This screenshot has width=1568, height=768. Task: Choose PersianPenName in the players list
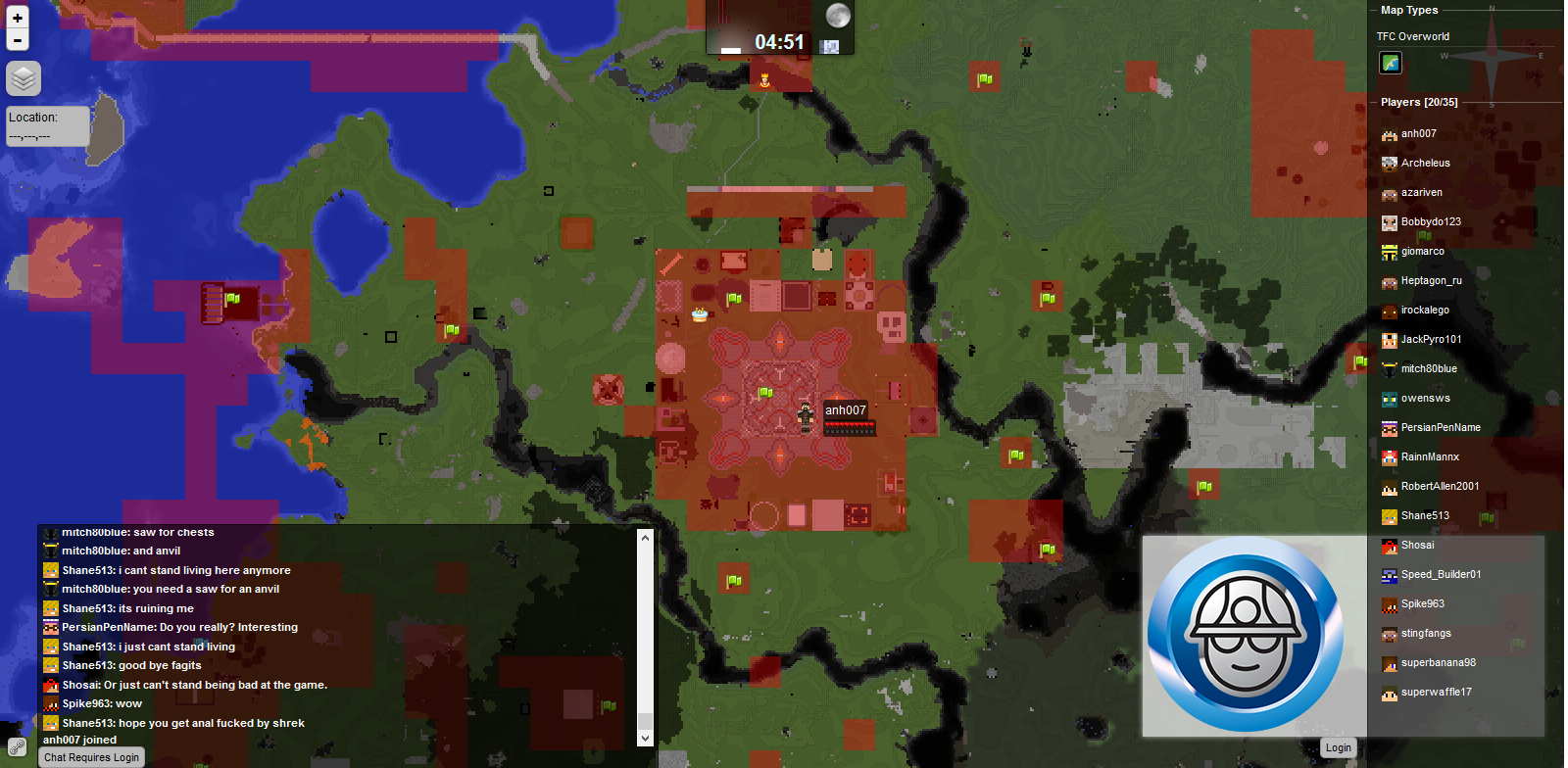point(1440,428)
